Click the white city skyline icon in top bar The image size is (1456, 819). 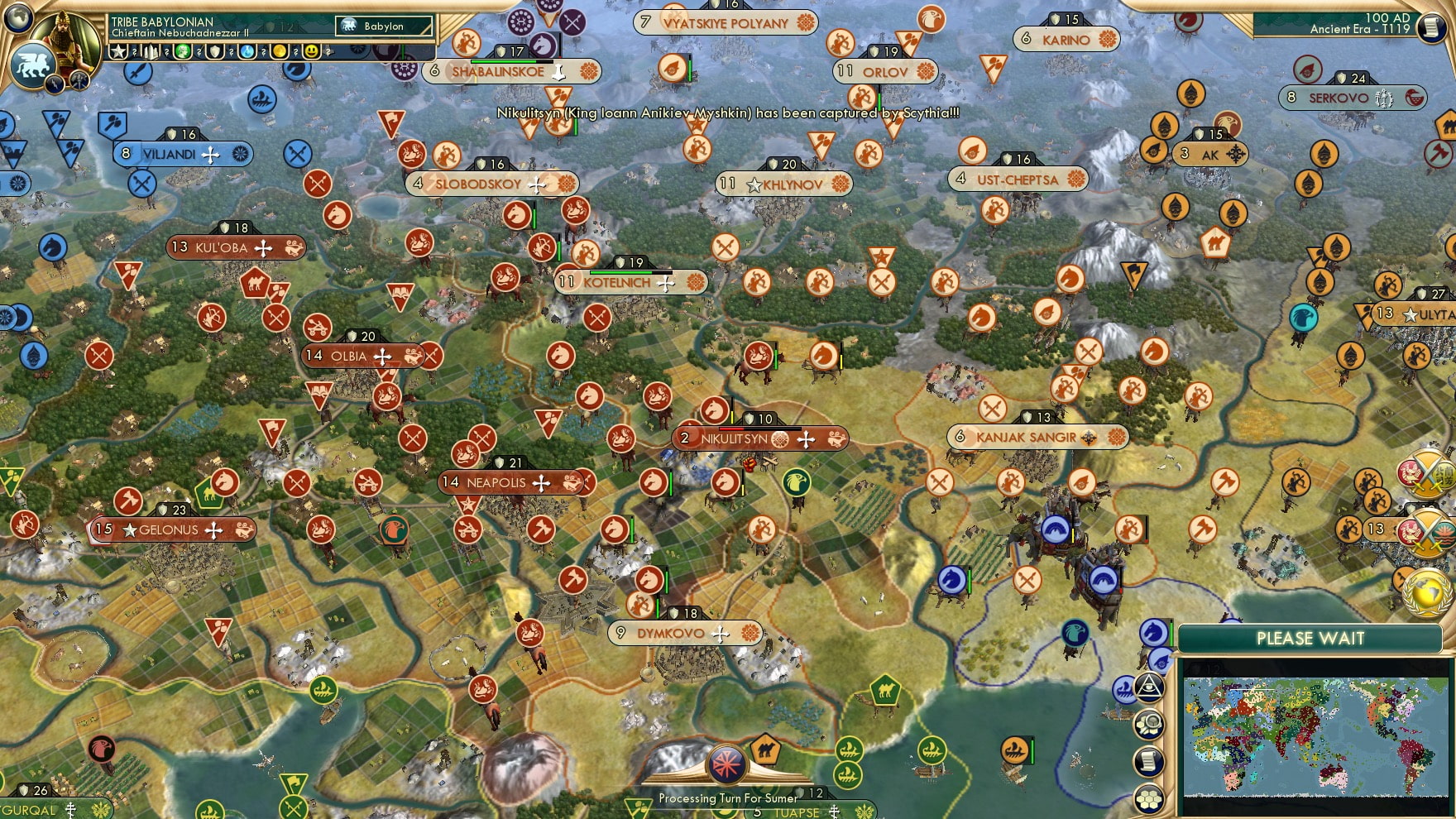(151, 51)
